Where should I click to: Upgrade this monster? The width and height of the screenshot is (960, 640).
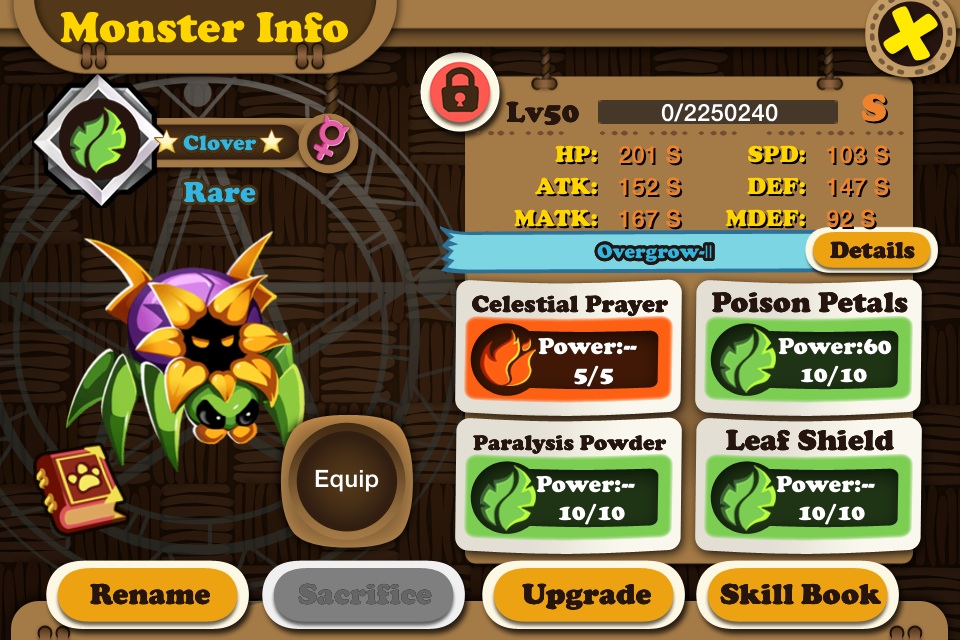tap(586, 595)
